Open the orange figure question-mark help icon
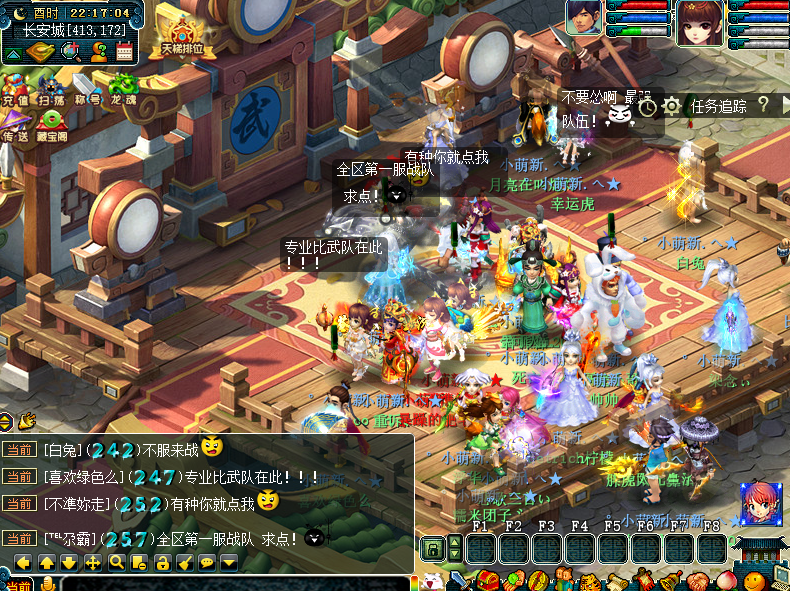Image resolution: width=790 pixels, height=591 pixels. point(98,52)
